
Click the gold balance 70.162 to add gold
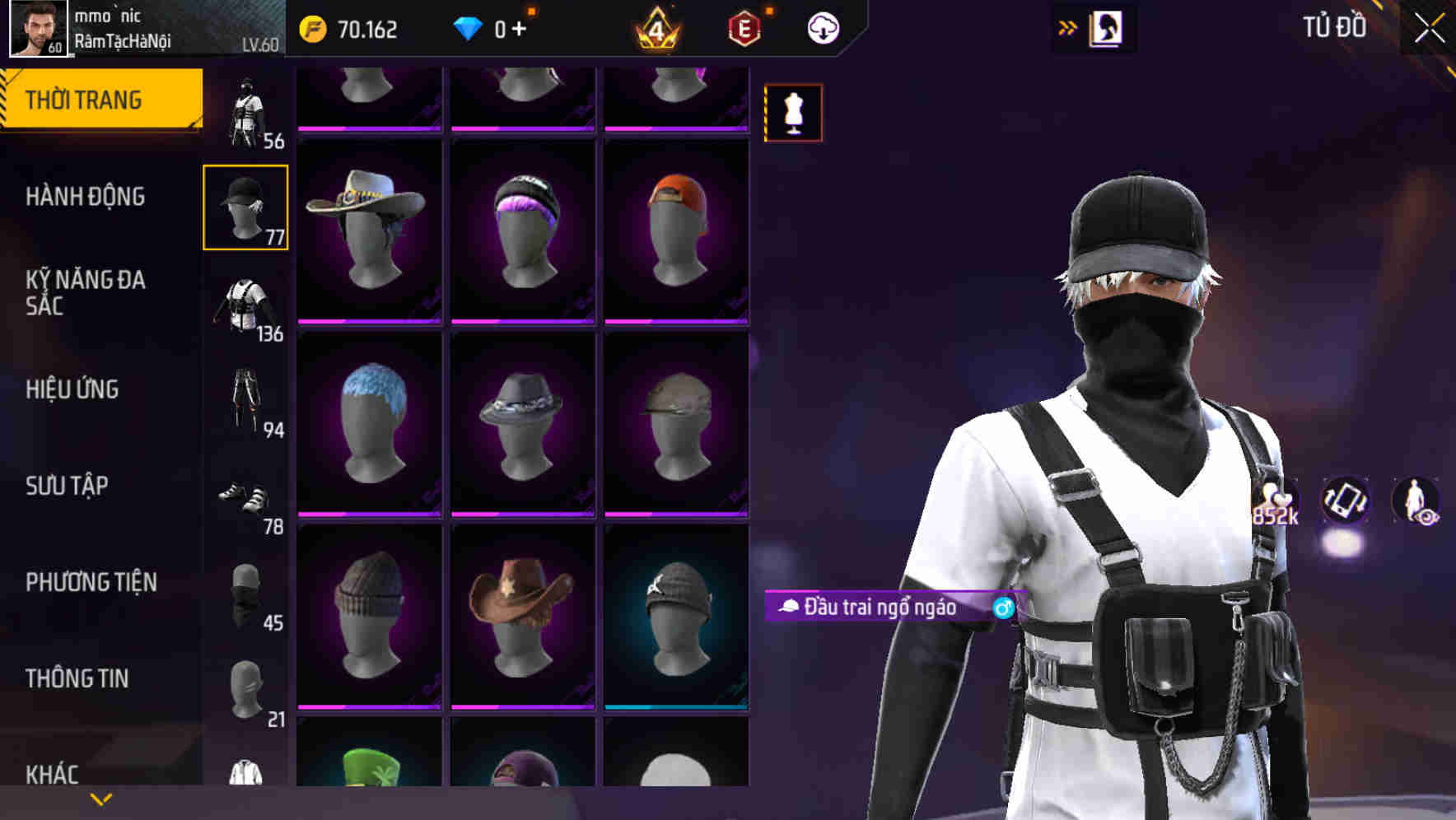point(362,29)
